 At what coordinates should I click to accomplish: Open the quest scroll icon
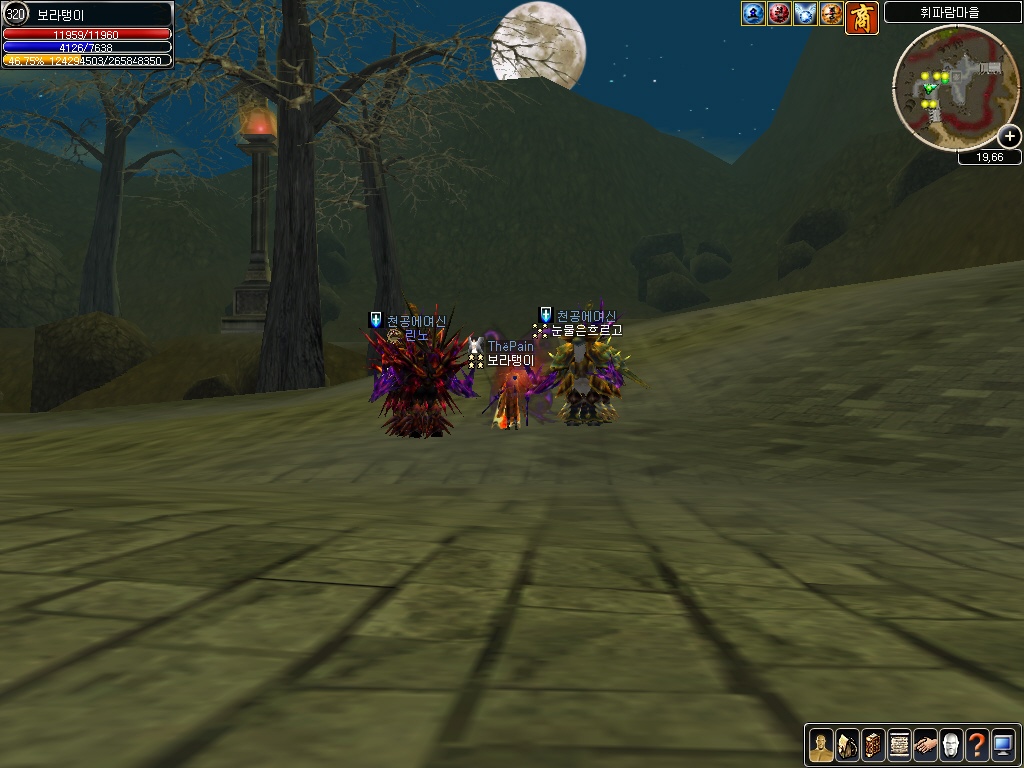(x=899, y=745)
